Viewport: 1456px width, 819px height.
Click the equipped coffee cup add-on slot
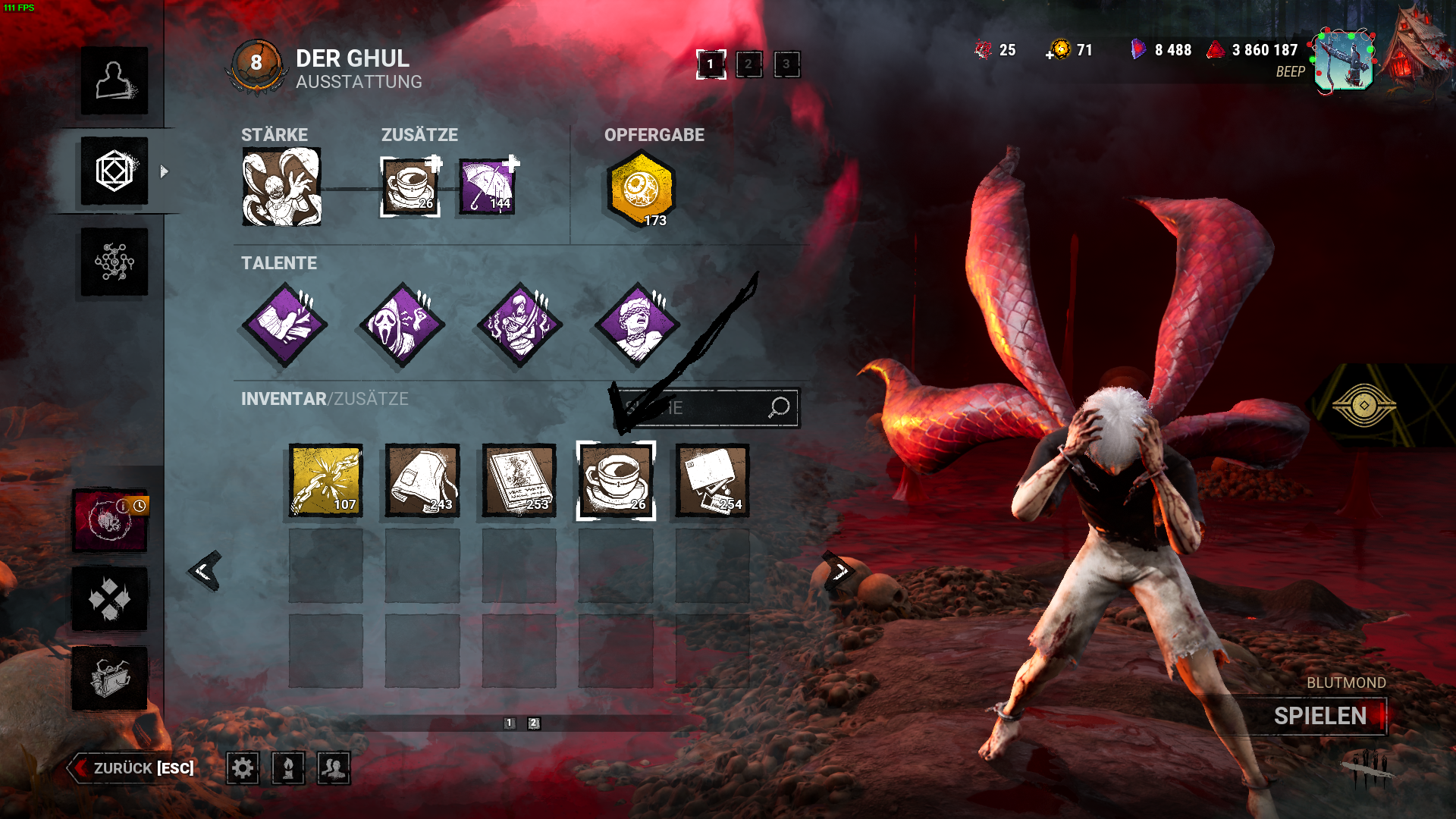pyautogui.click(x=409, y=187)
